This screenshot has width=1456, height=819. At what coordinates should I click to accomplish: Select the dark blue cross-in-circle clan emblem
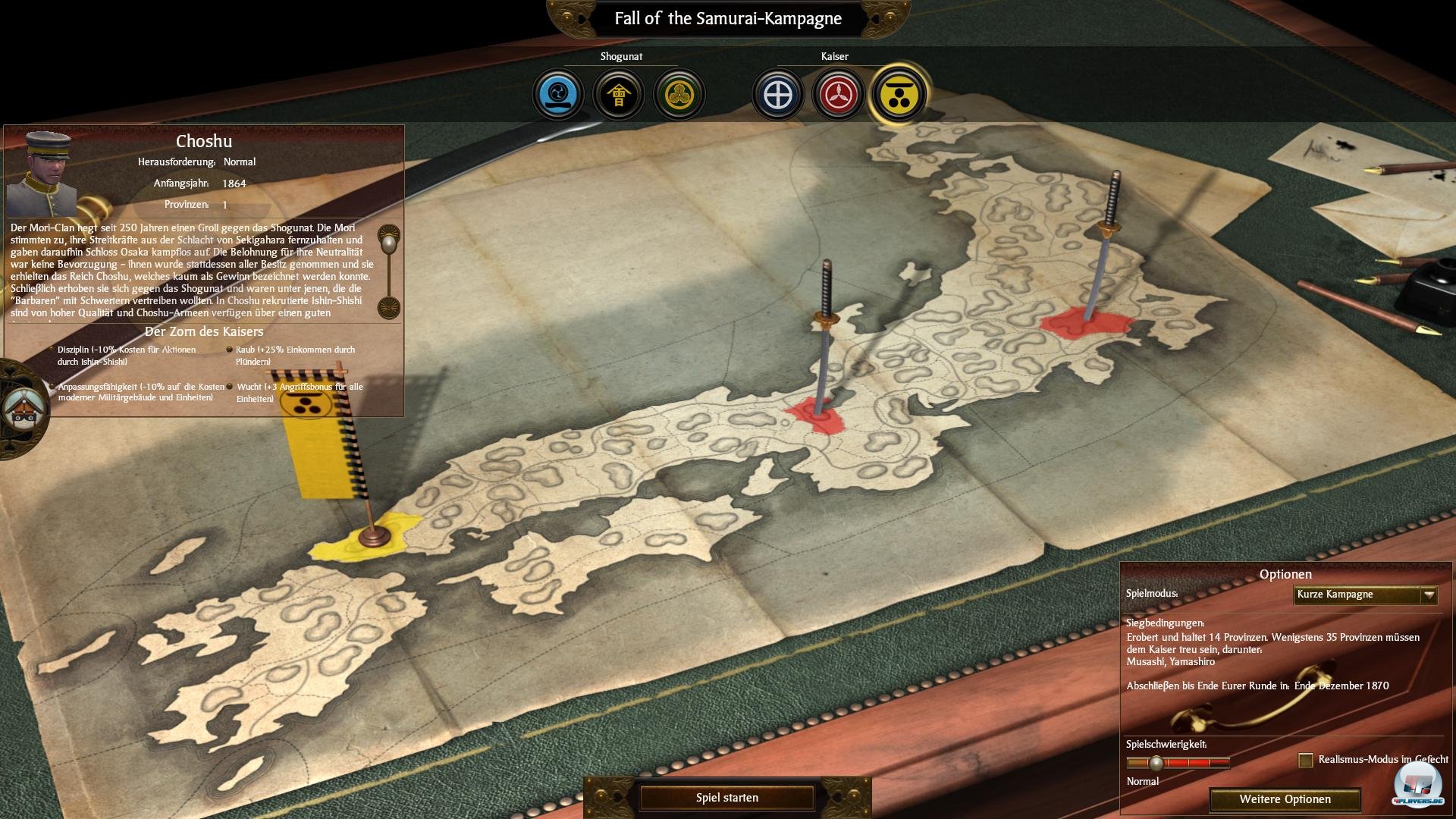click(x=778, y=96)
